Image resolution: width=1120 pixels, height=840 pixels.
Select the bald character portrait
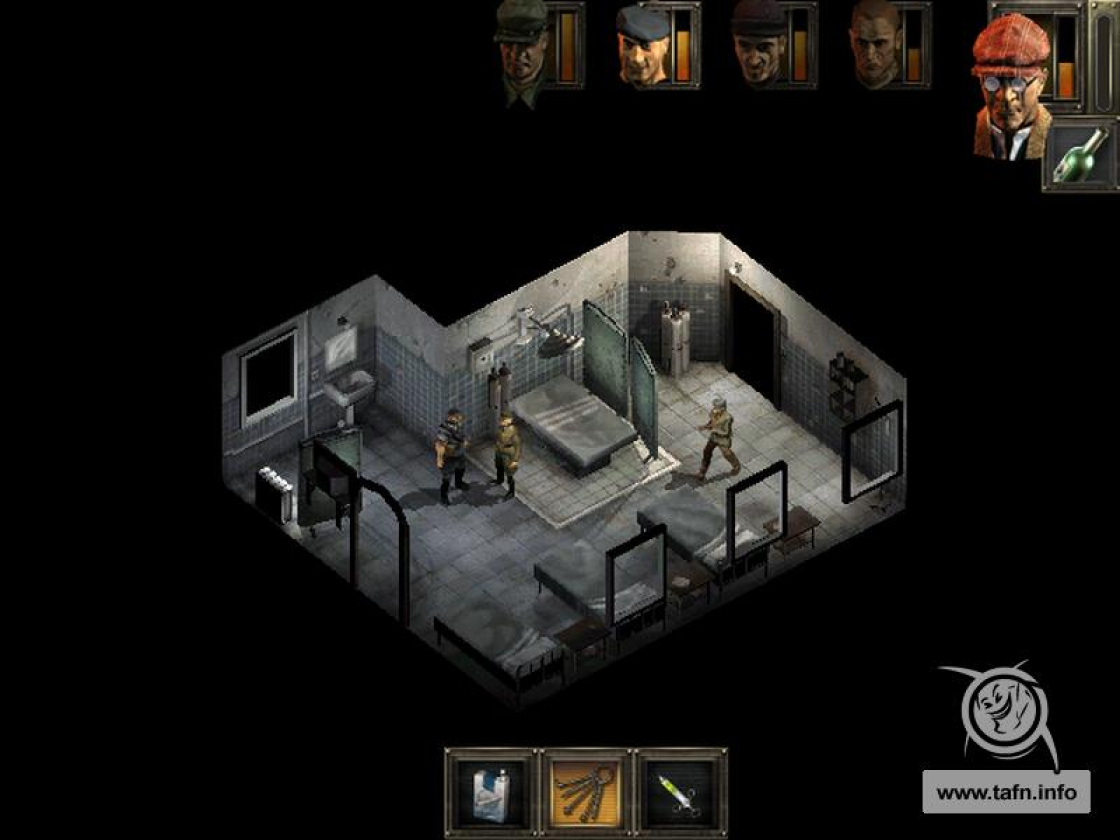876,47
